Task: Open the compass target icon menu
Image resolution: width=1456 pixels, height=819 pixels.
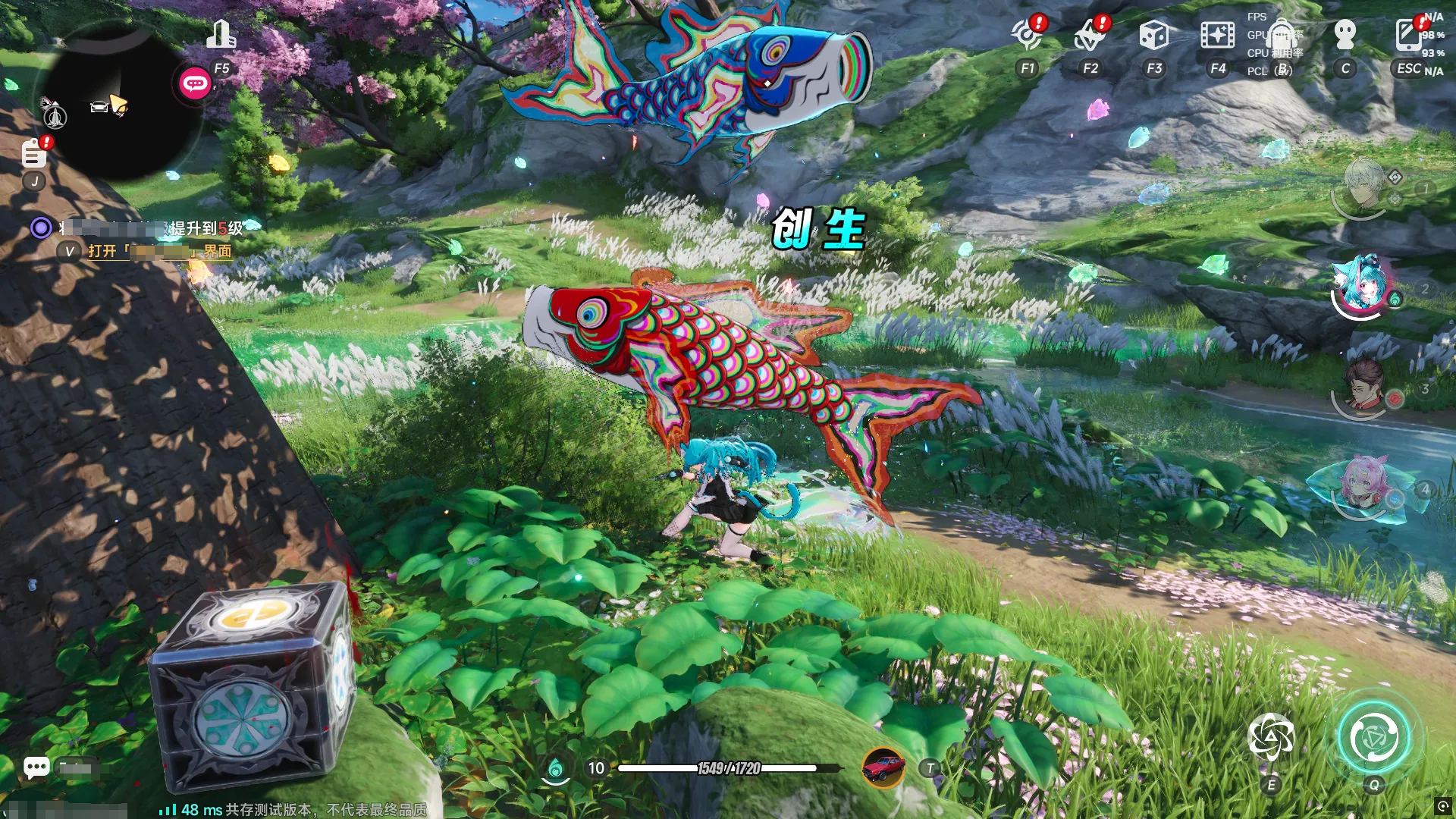Action: [x=1028, y=36]
